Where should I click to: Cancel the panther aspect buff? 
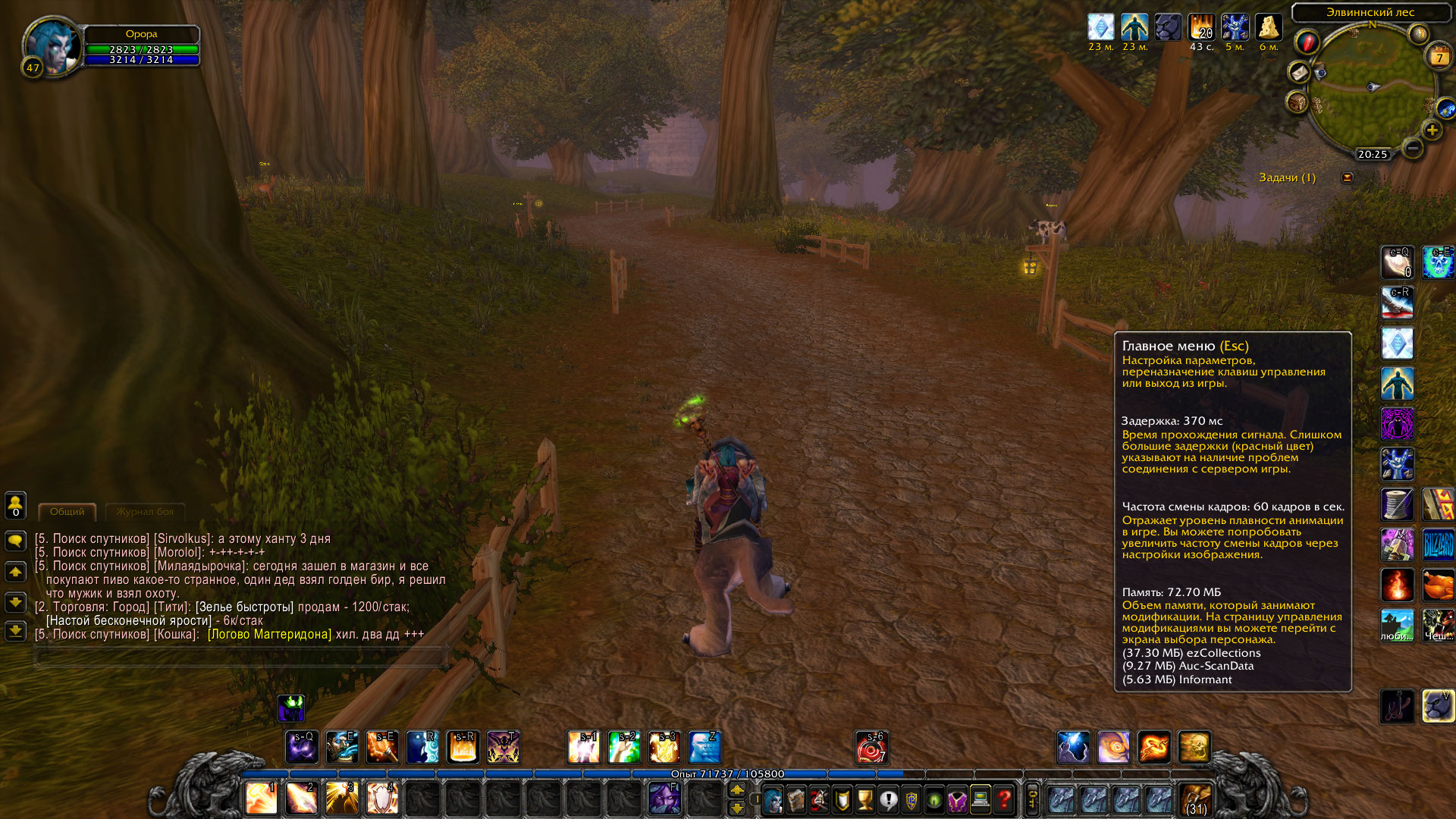tap(1169, 28)
